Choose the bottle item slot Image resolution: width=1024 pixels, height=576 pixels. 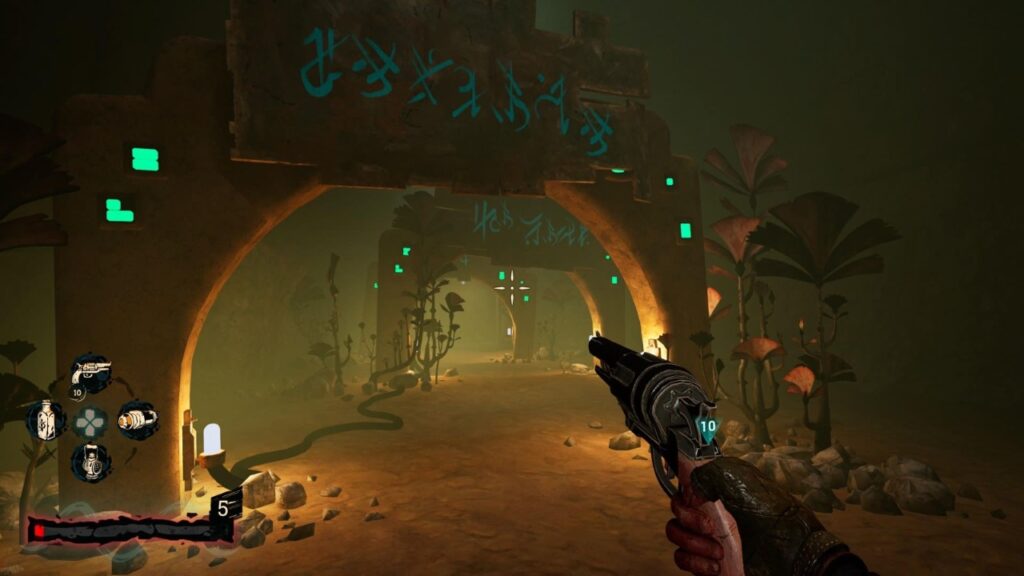[45, 420]
